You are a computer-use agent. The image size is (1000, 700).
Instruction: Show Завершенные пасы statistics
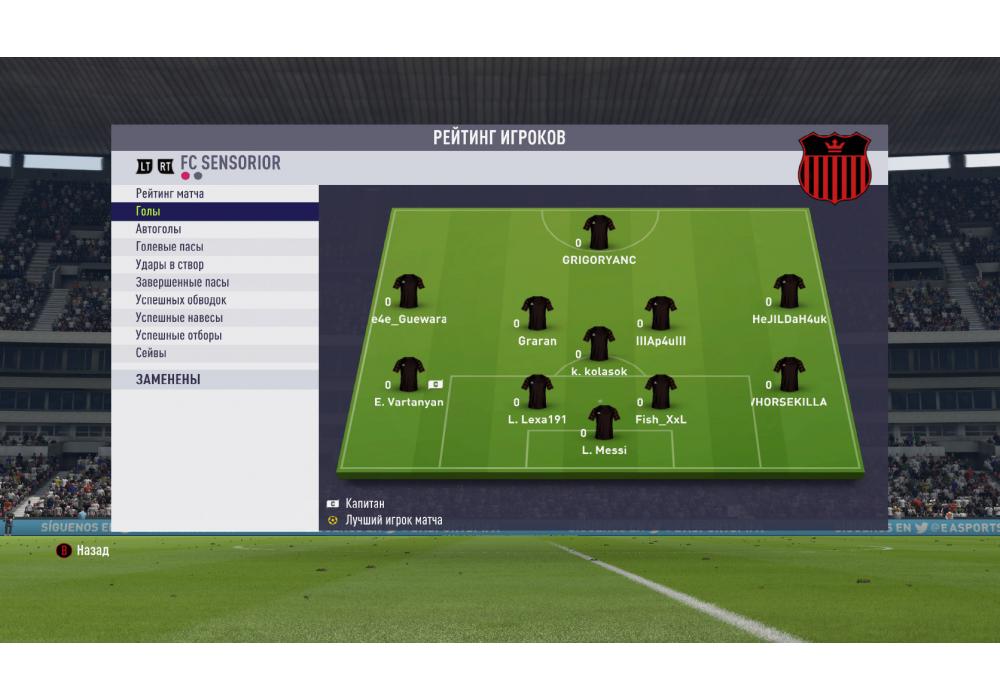tap(182, 282)
